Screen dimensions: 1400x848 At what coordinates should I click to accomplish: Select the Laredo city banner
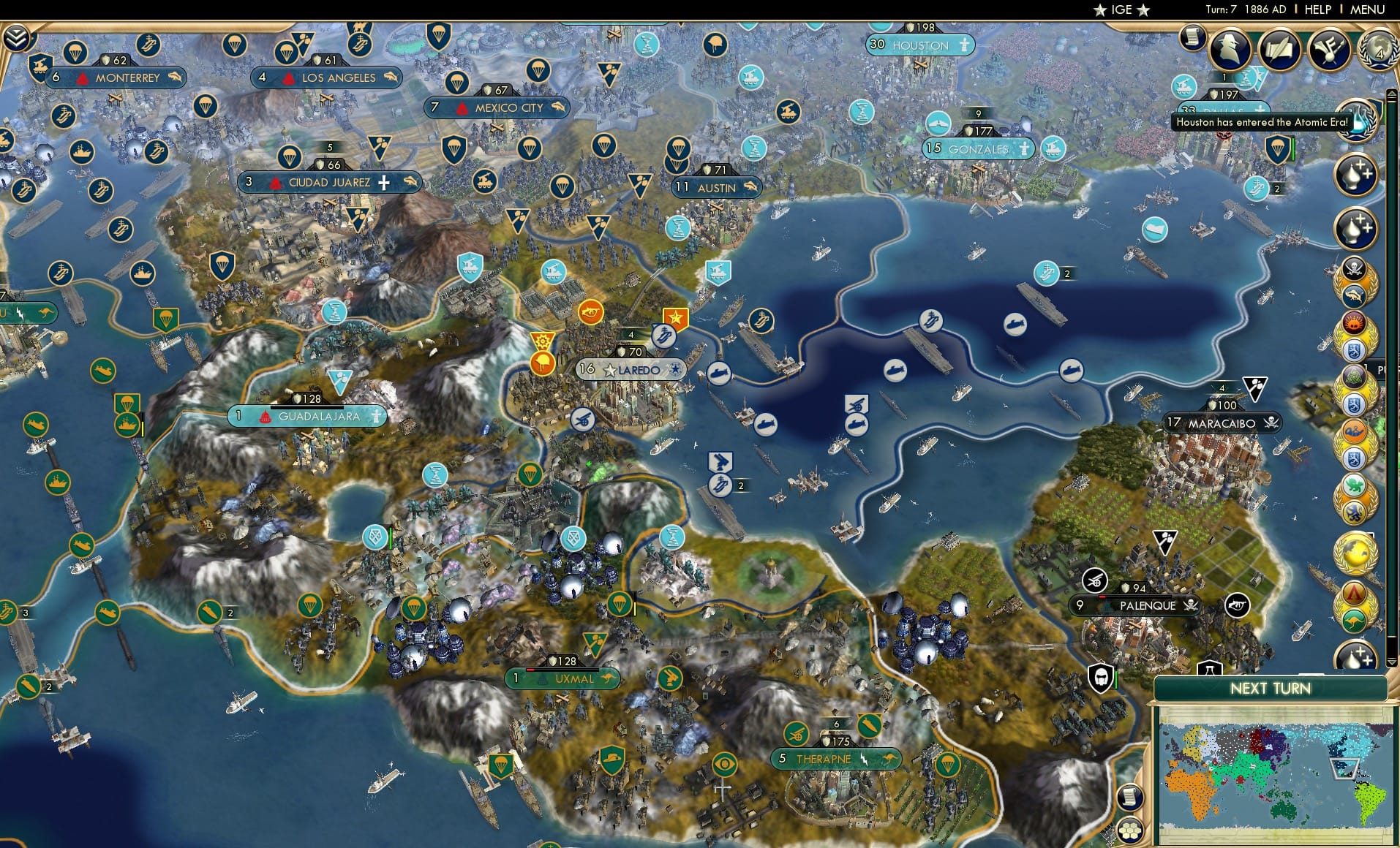[x=631, y=369]
